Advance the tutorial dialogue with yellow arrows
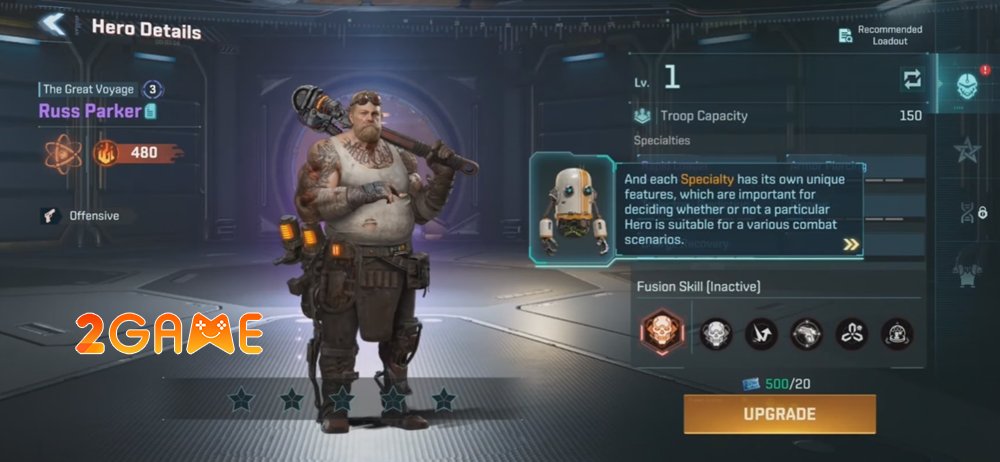The image size is (1000, 462). click(x=851, y=244)
